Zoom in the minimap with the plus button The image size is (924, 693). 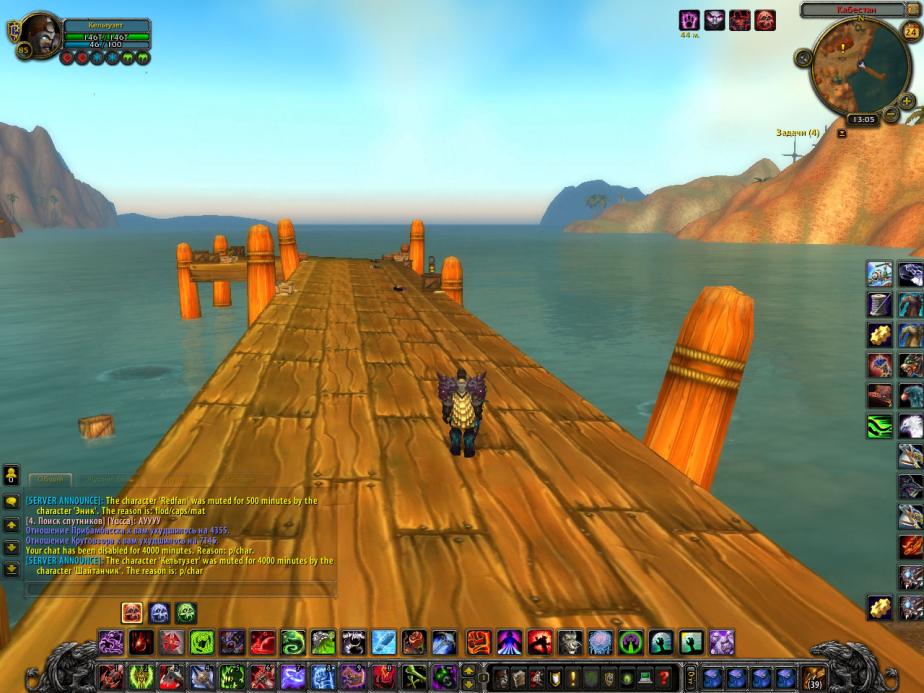[x=907, y=101]
